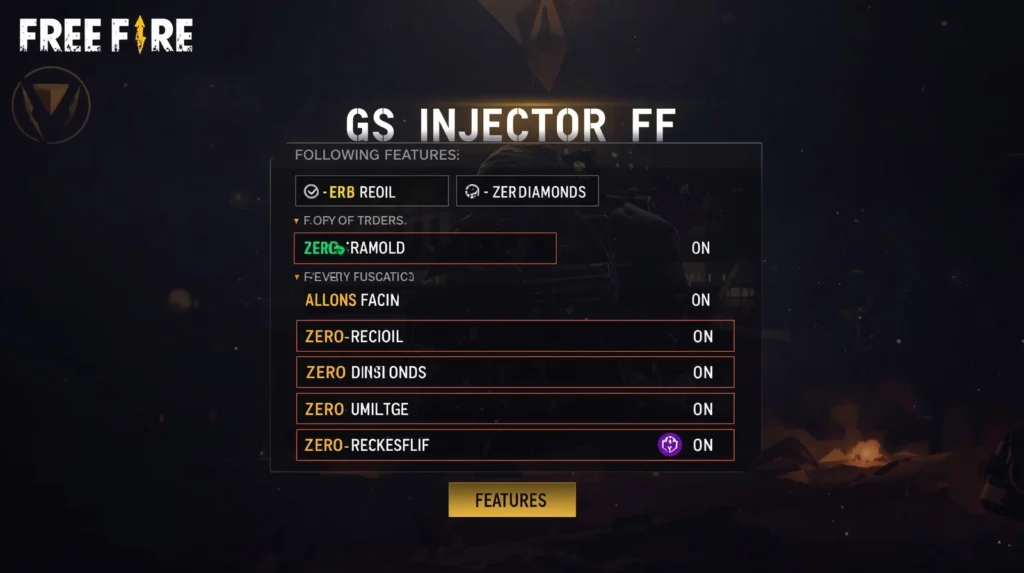Click the Free Fire logo
This screenshot has width=1024, height=573.
tap(106, 36)
